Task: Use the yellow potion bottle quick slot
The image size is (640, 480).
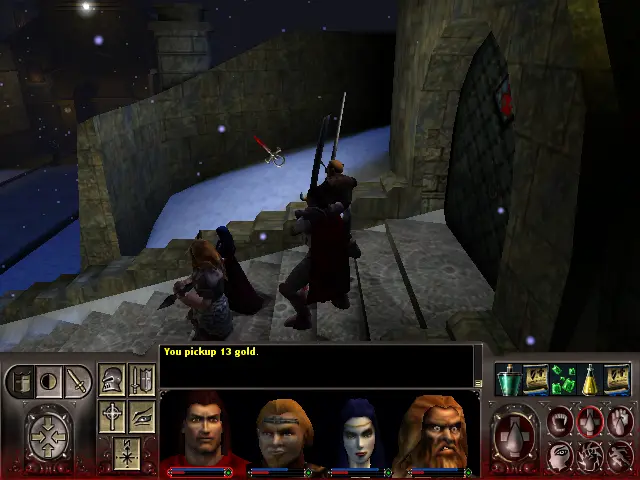Action: click(590, 379)
